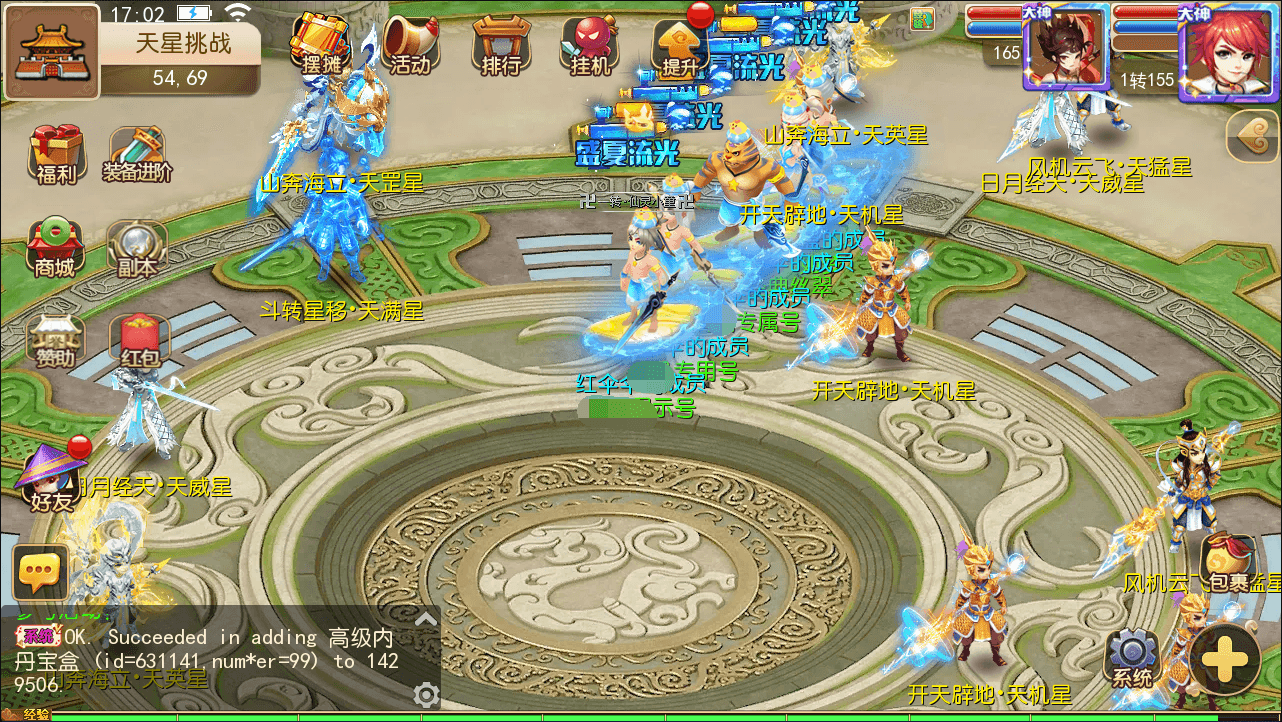The width and height of the screenshot is (1282, 722).
Task: Open the 系统 system settings
Action: pyautogui.click(x=1132, y=658)
